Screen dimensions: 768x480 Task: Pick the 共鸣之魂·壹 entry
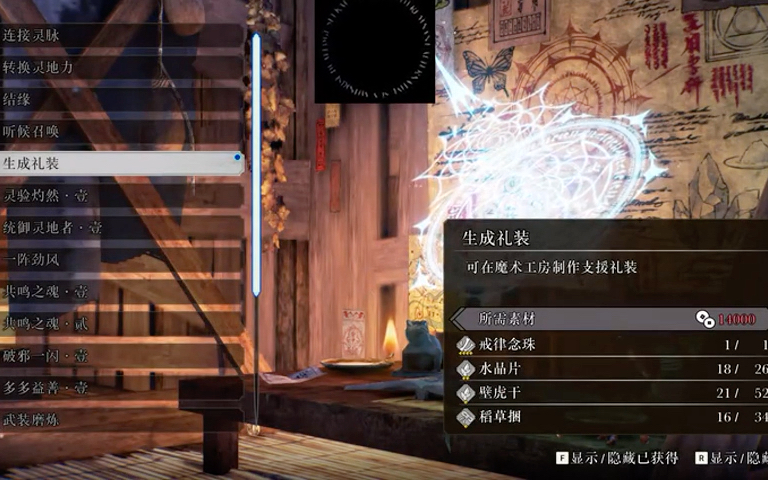click(x=120, y=292)
